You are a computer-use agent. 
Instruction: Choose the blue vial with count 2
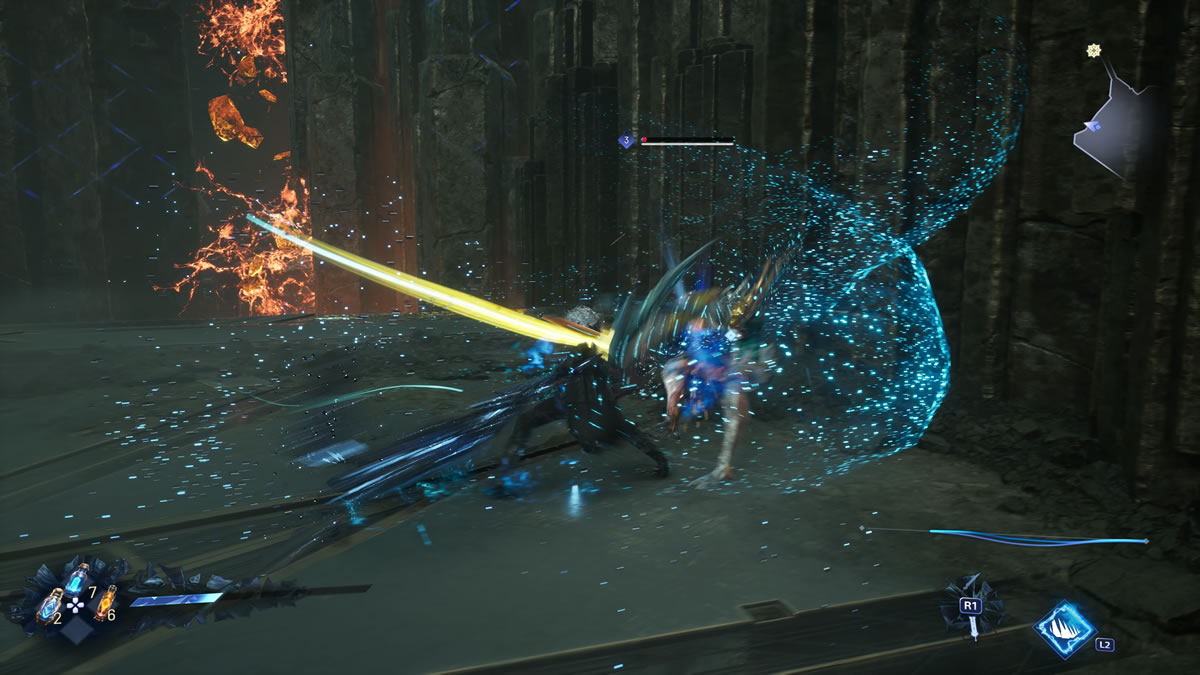[49, 605]
